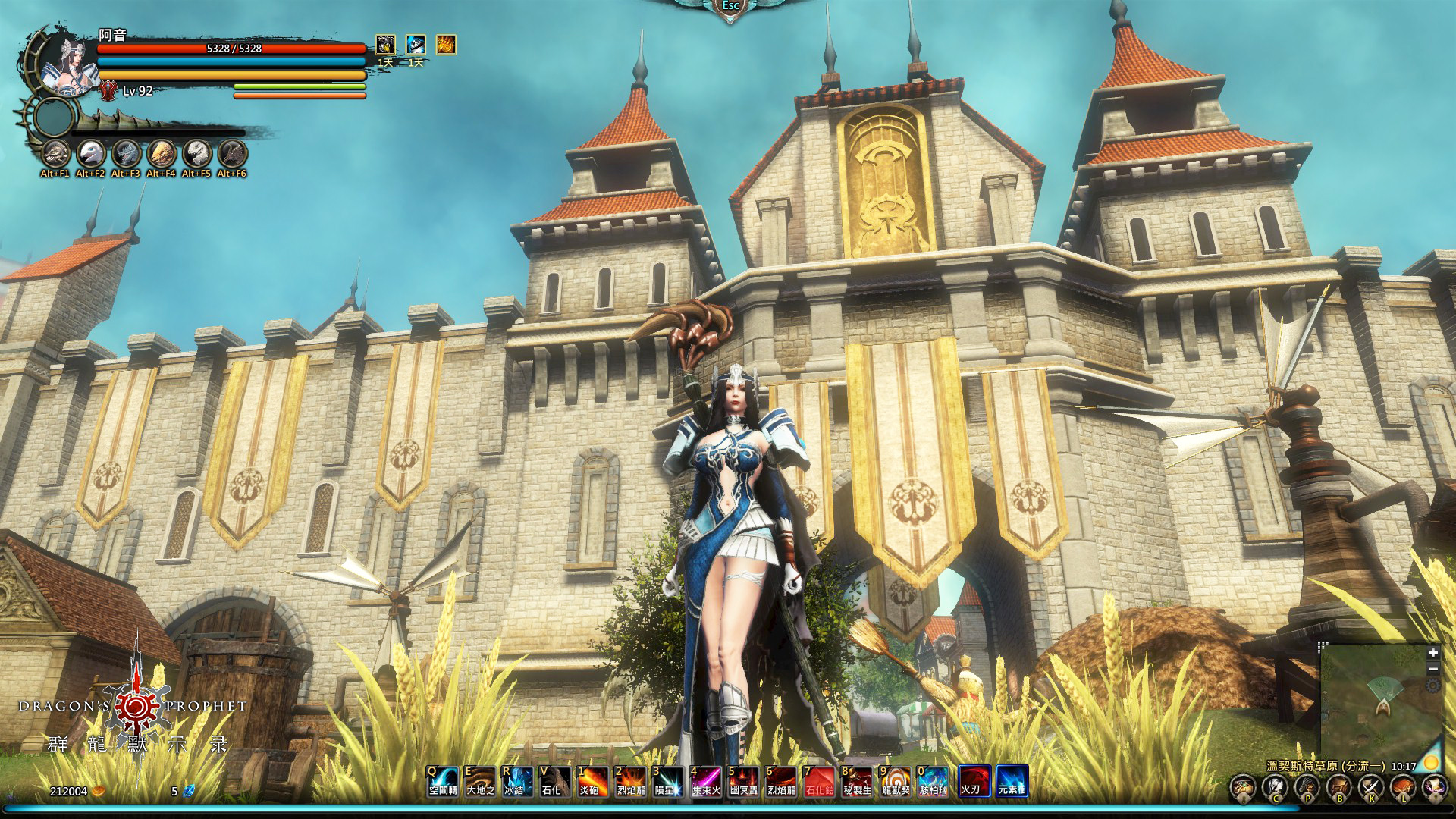Use the 冰結 ice skill
1456x819 pixels.
(x=517, y=781)
